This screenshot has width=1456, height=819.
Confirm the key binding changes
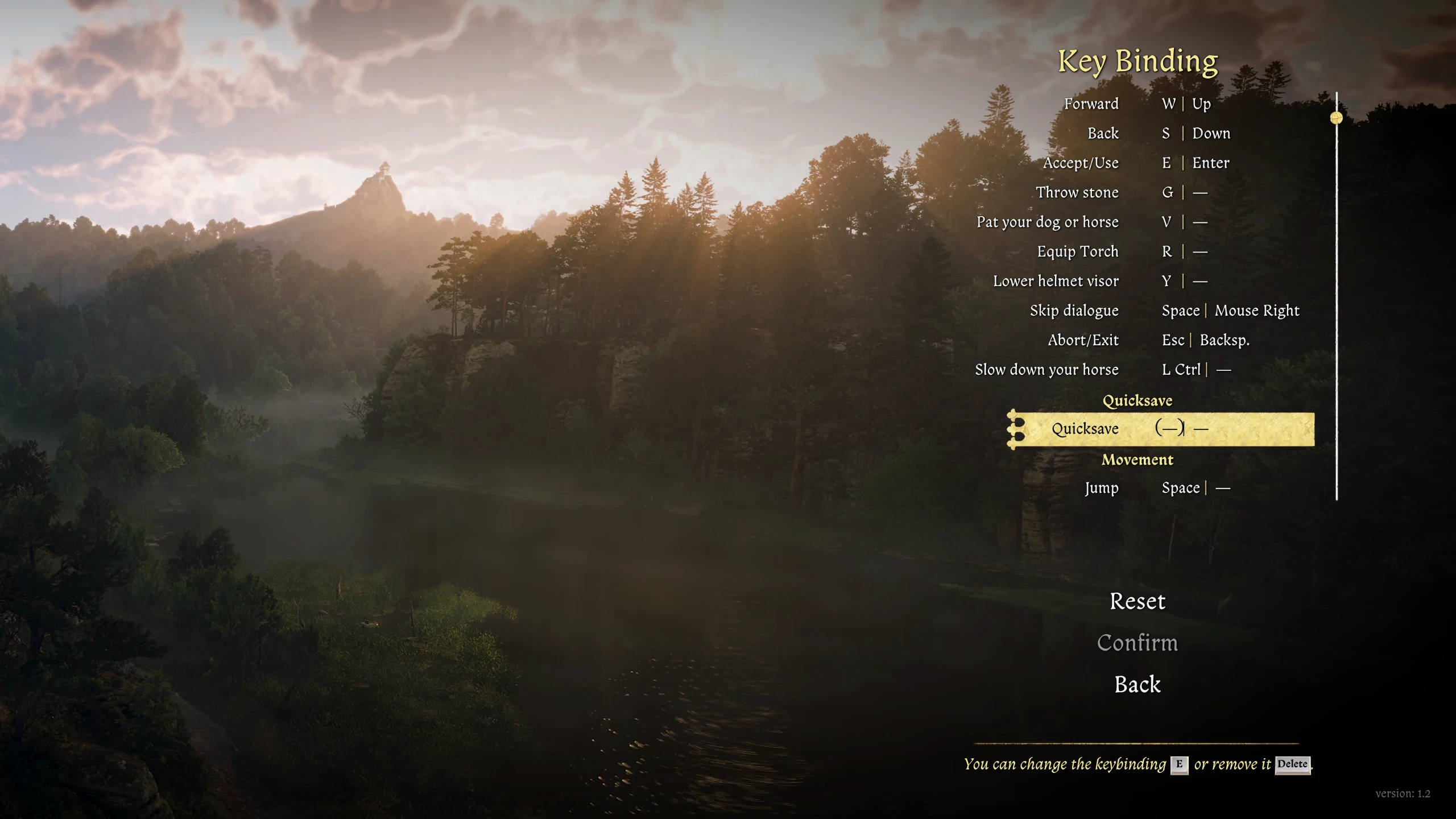pos(1137,643)
